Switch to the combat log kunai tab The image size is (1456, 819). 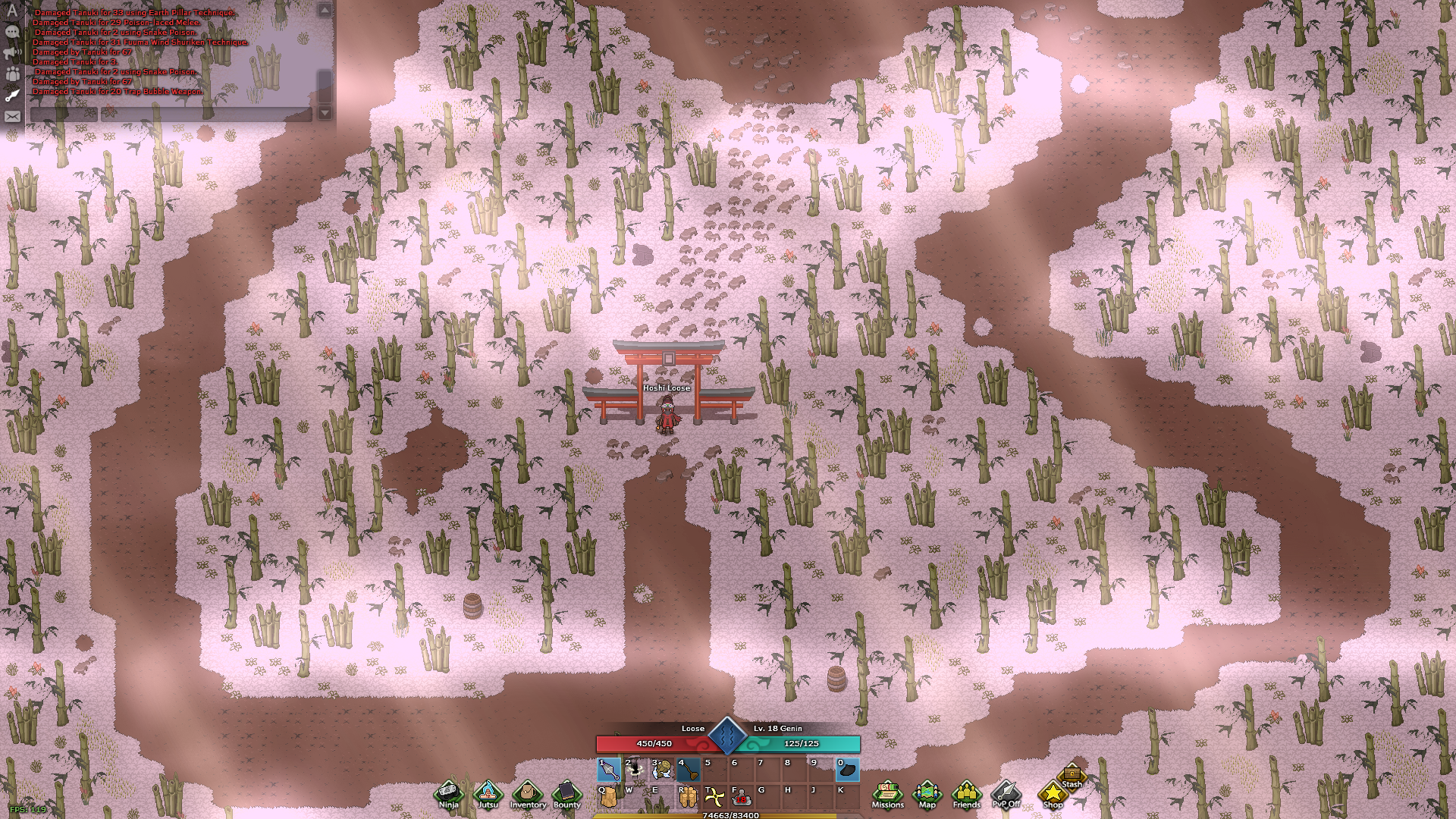tap(12, 96)
